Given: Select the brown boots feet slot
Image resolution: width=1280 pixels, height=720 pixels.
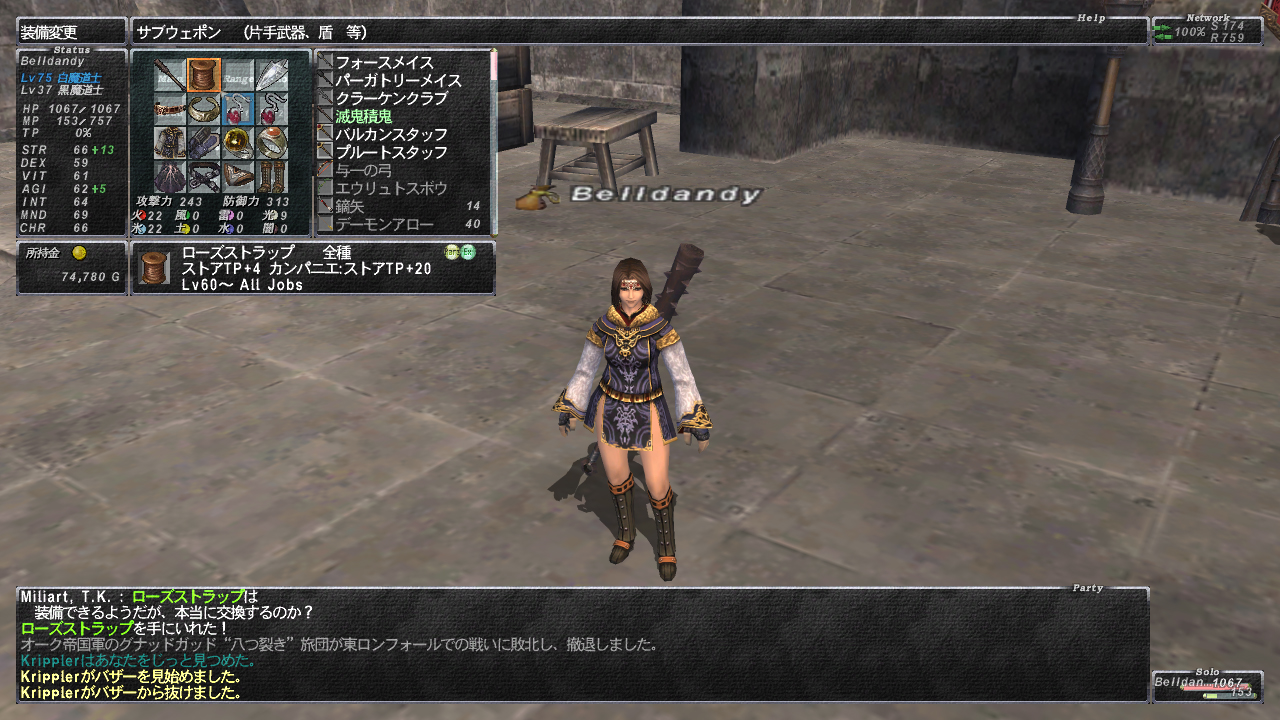Looking at the screenshot, I should coord(271,176).
